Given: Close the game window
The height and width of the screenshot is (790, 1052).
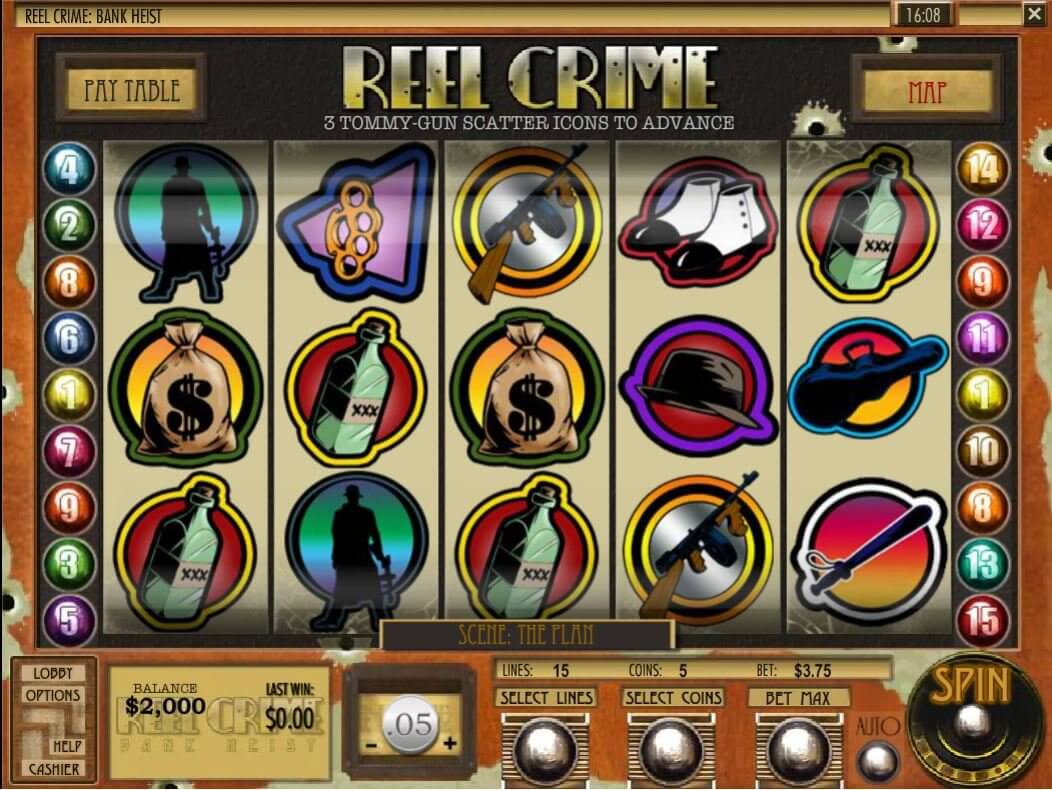Looking at the screenshot, I should 1034,14.
